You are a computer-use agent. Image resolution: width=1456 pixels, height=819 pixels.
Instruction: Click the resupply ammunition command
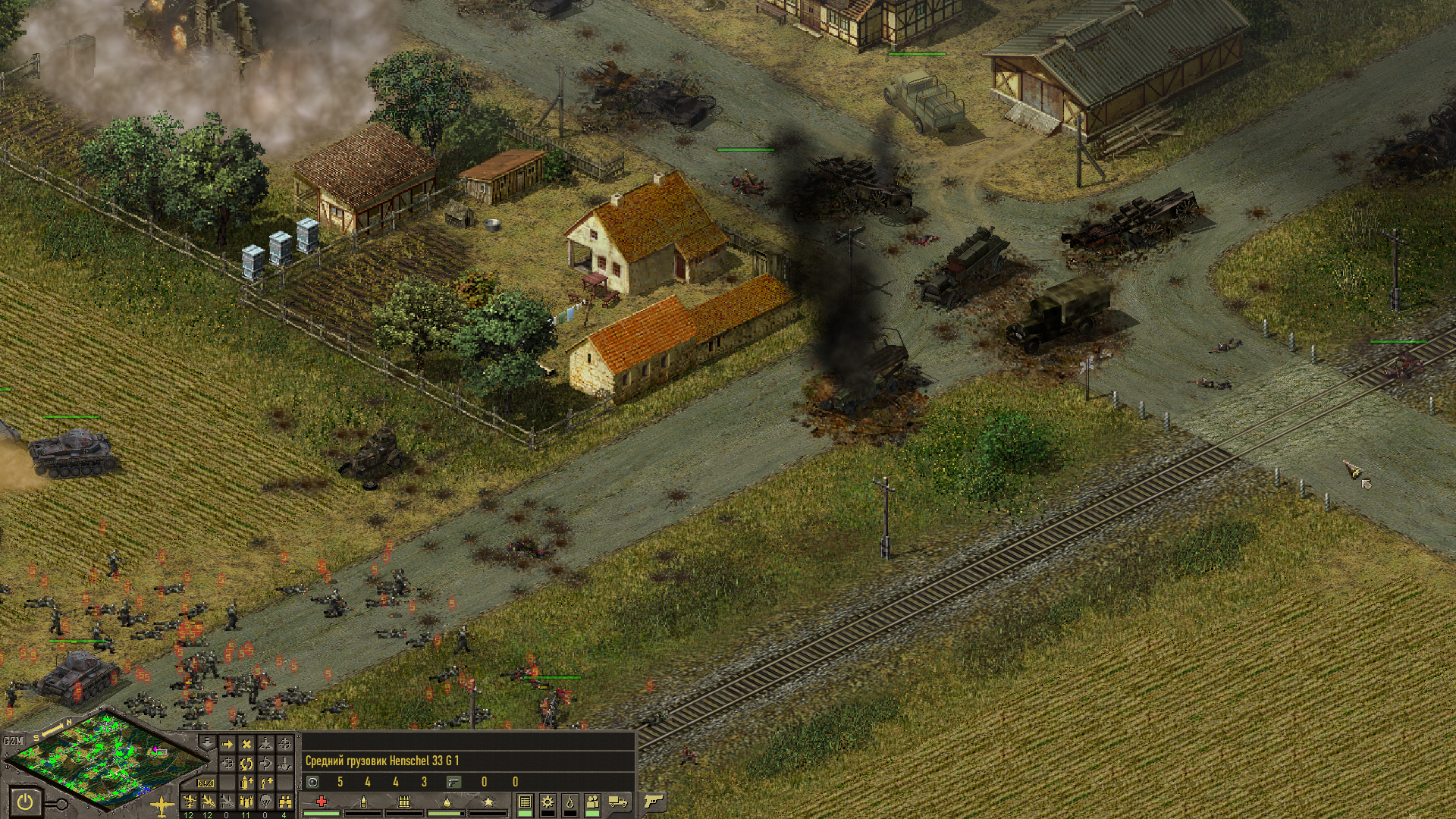246,783
